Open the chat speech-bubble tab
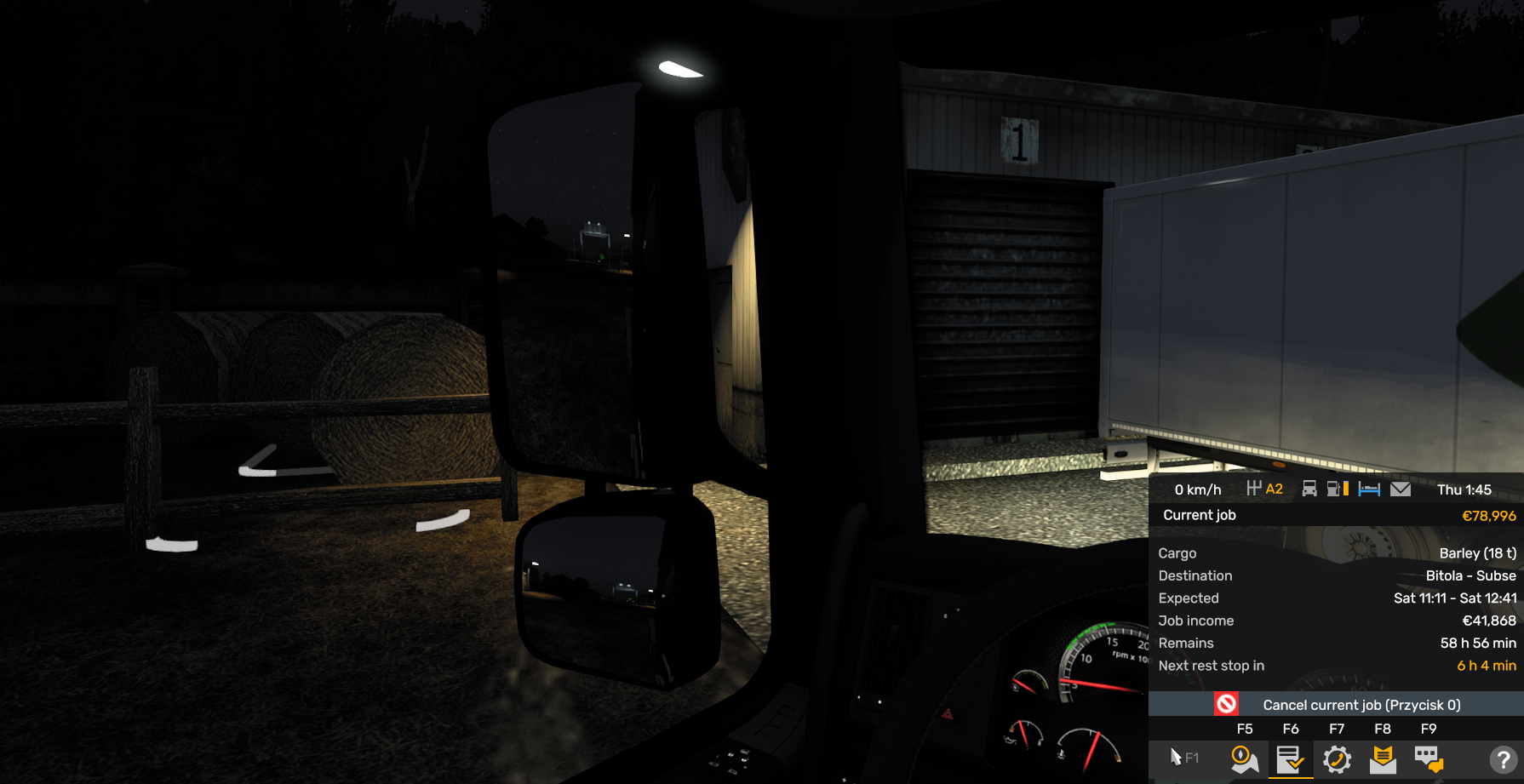 pos(1429,758)
